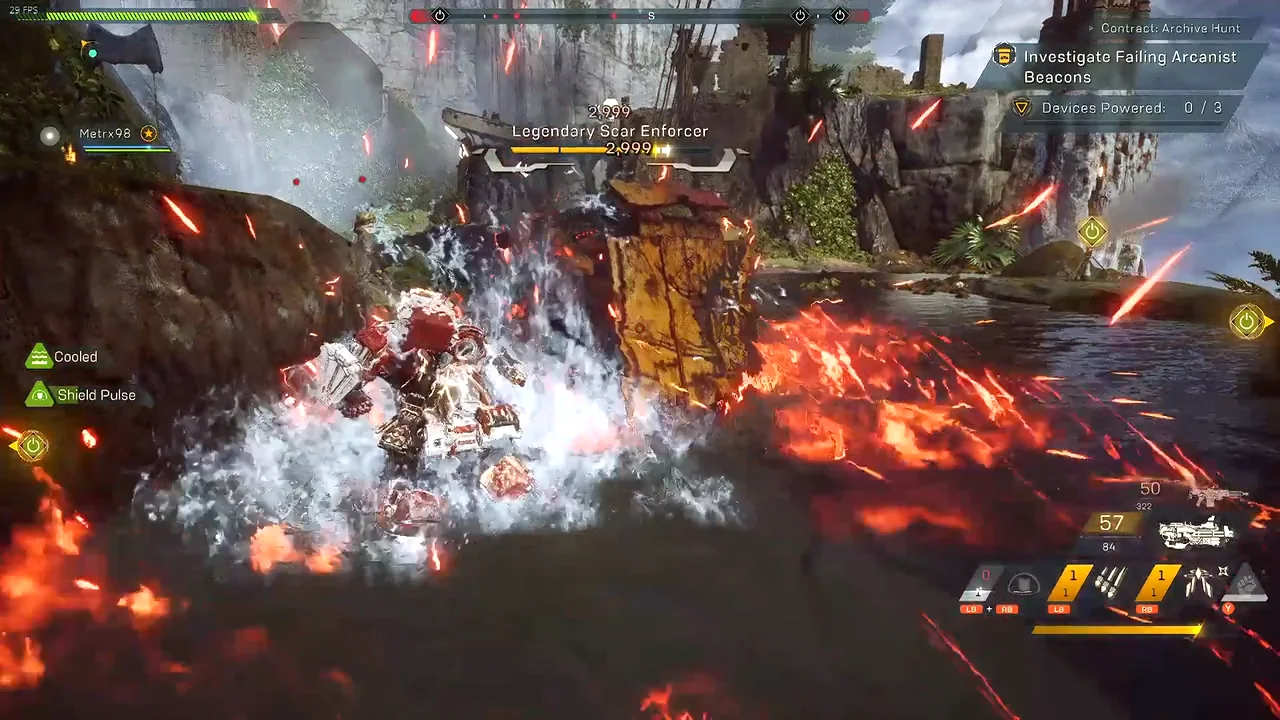Switch to the secondary rifle icon

pyautogui.click(x=1218, y=495)
